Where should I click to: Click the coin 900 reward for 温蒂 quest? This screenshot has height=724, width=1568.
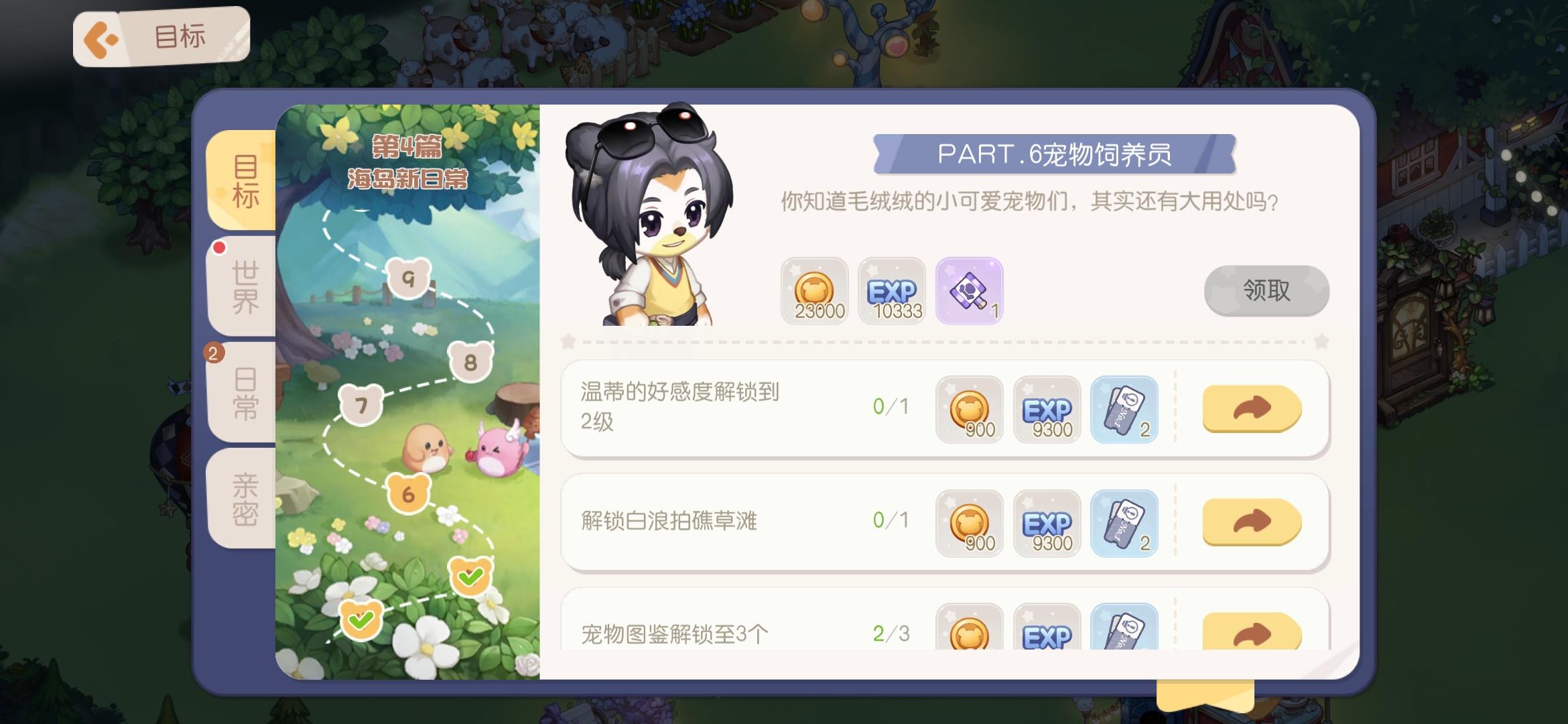[969, 410]
